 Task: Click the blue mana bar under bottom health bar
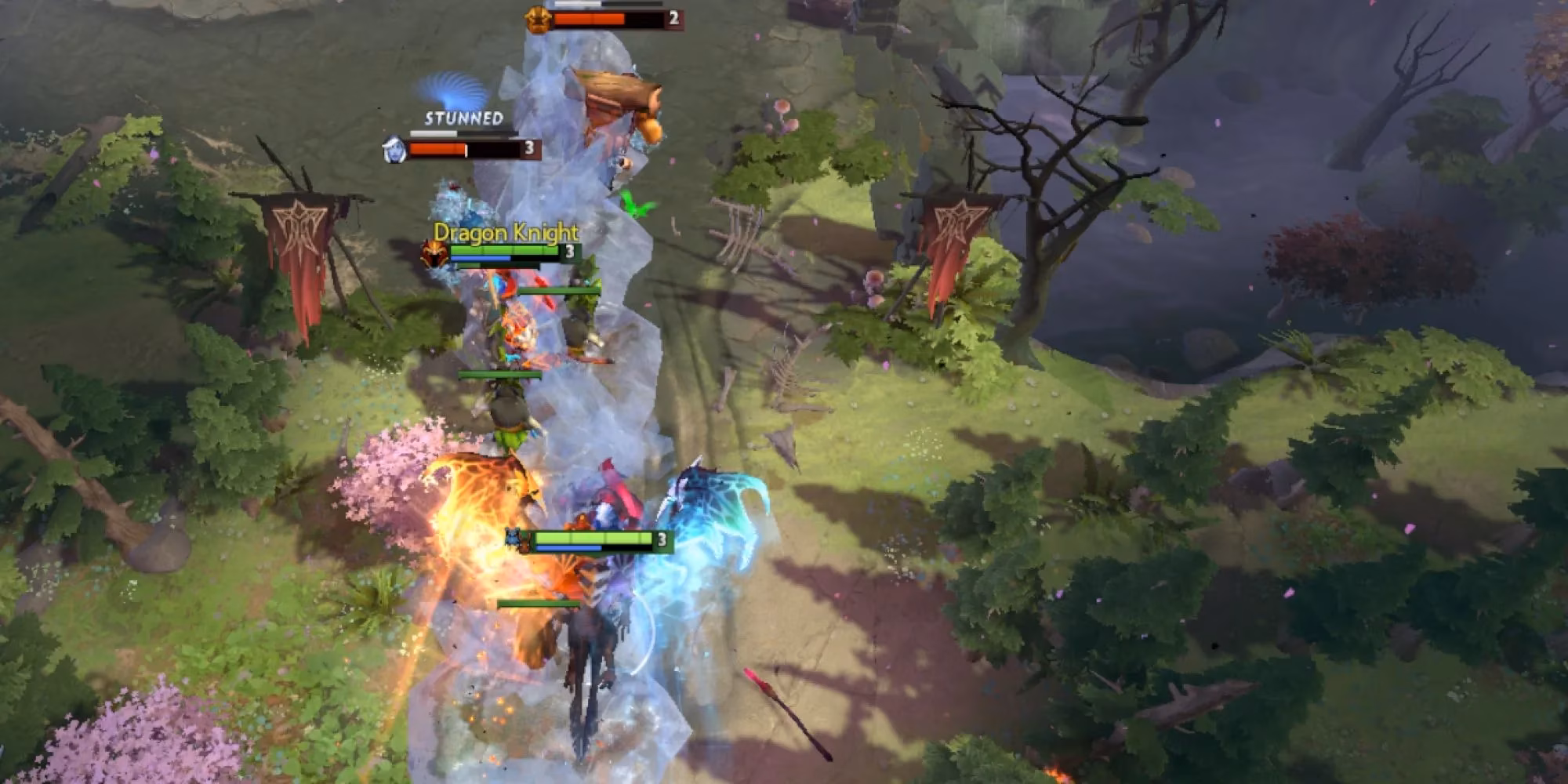(x=569, y=549)
